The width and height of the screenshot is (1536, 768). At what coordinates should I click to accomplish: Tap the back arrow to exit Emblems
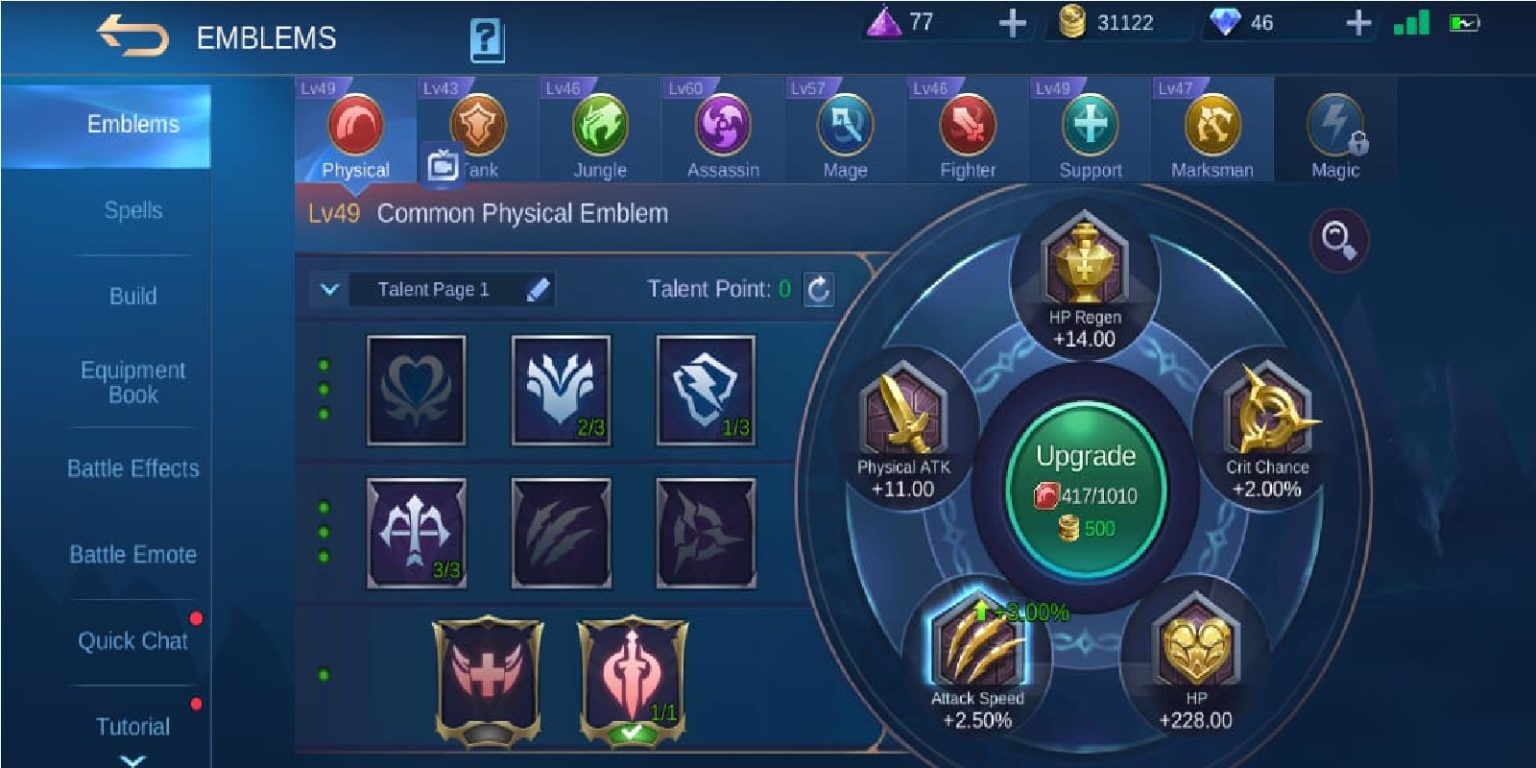point(130,36)
